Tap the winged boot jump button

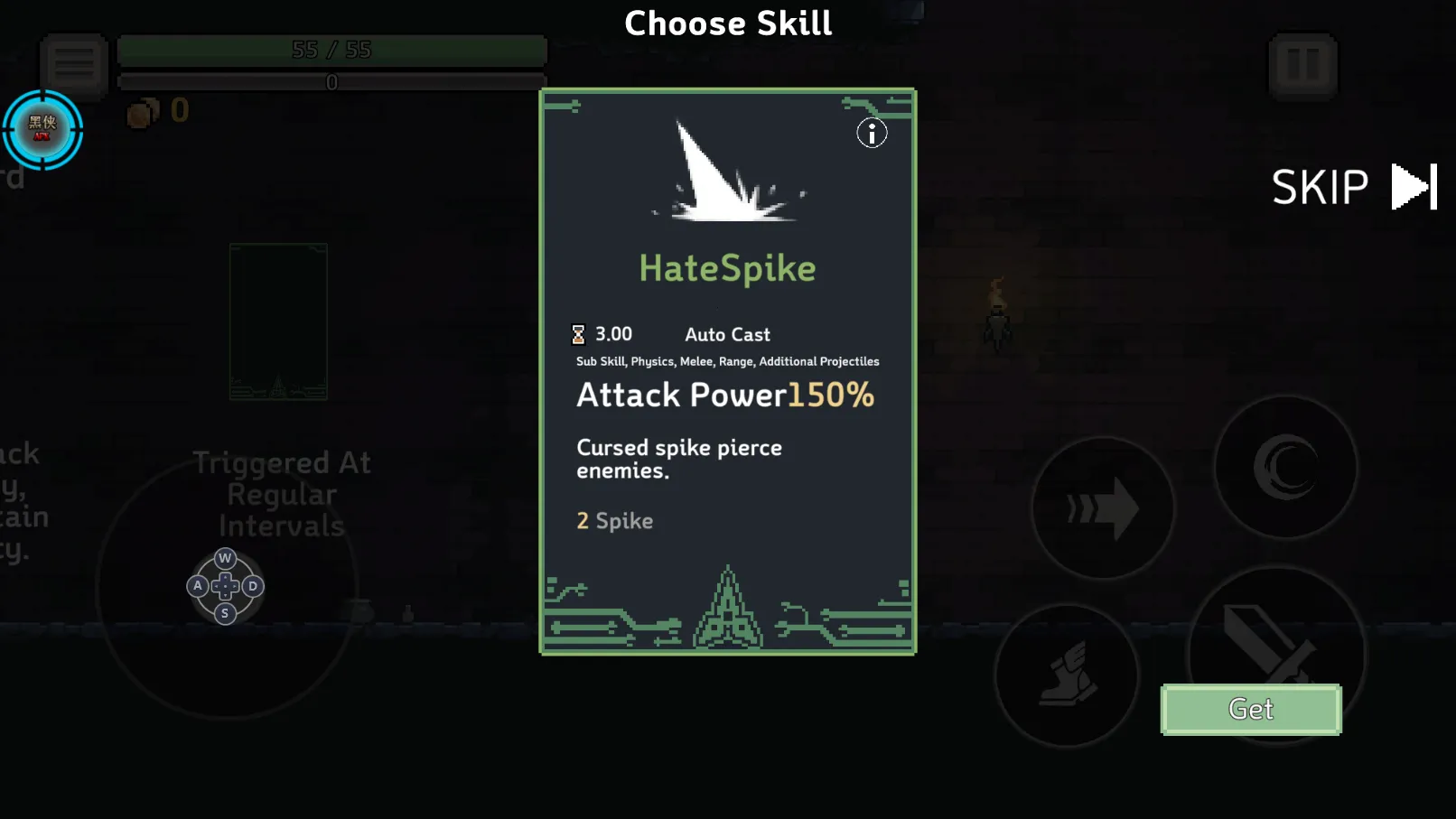(x=1067, y=675)
